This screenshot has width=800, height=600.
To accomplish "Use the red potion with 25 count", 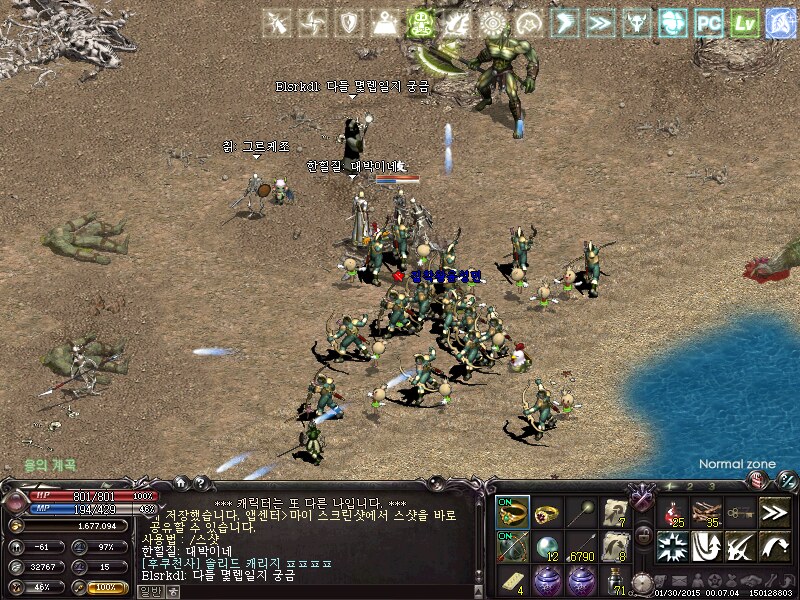I will 673,512.
